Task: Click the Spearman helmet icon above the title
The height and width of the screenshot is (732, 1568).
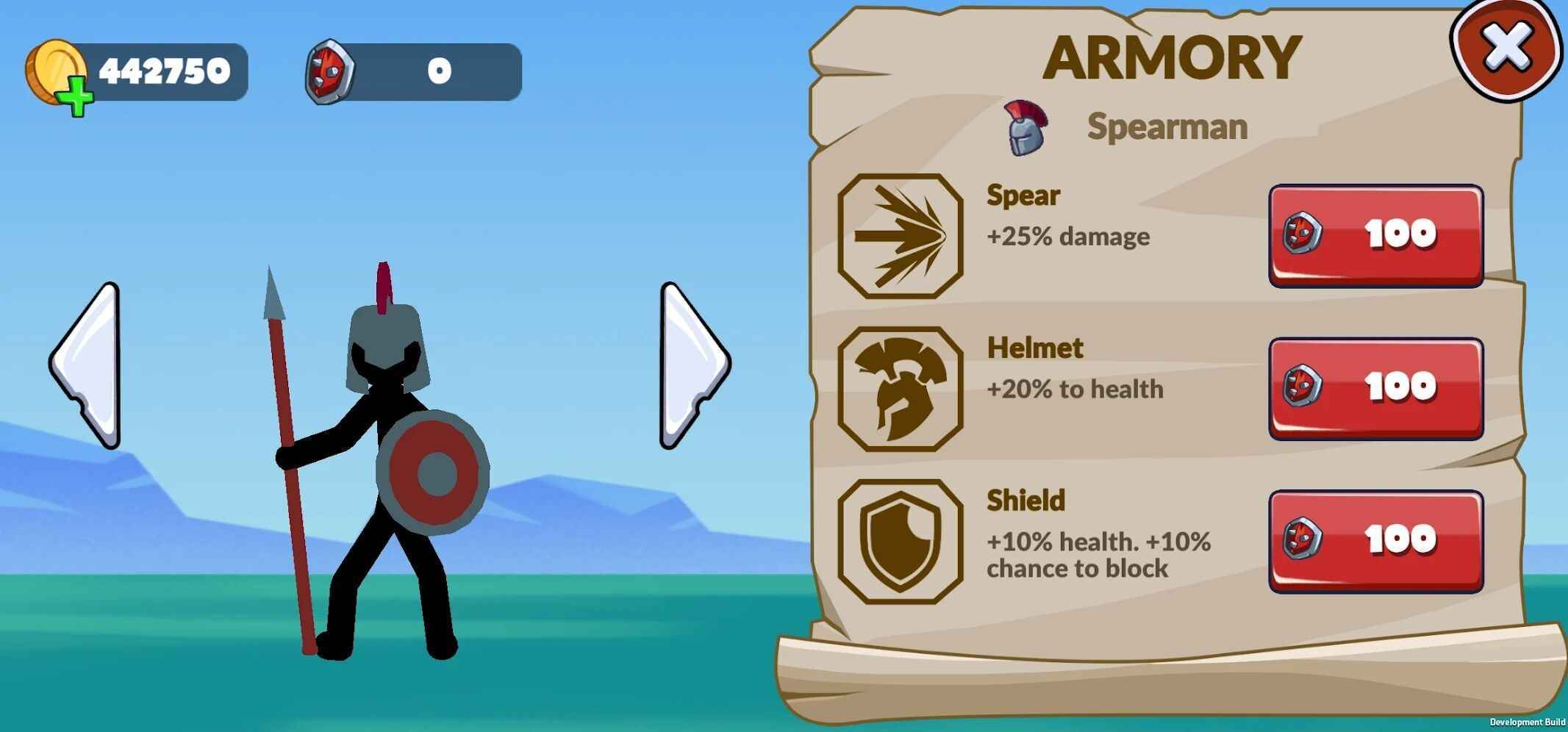Action: point(1028,129)
